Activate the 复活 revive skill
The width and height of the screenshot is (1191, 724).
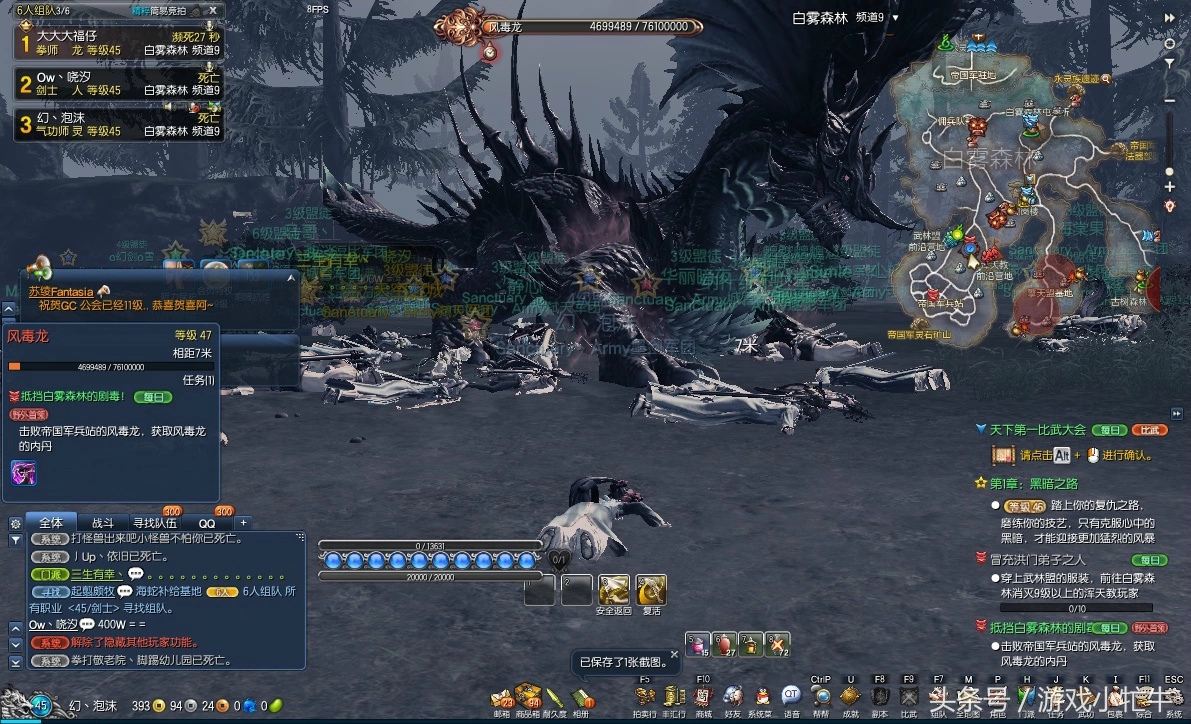(651, 590)
